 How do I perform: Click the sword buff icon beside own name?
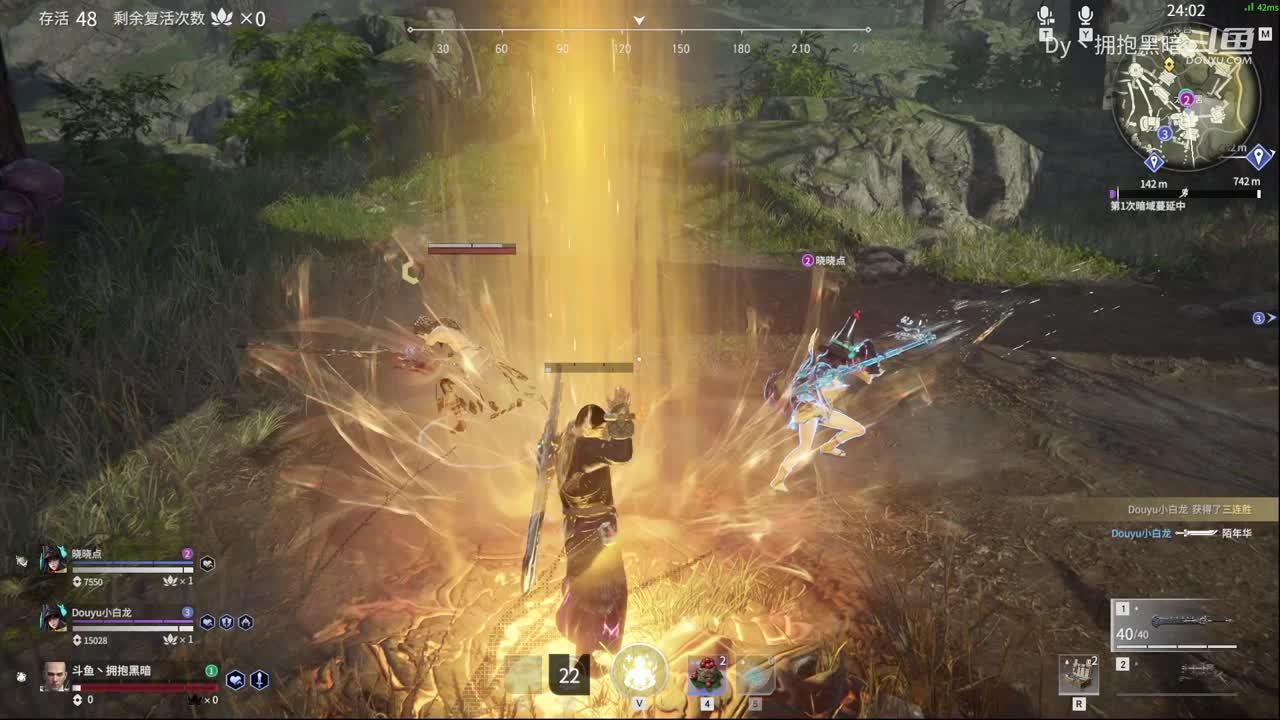259,680
